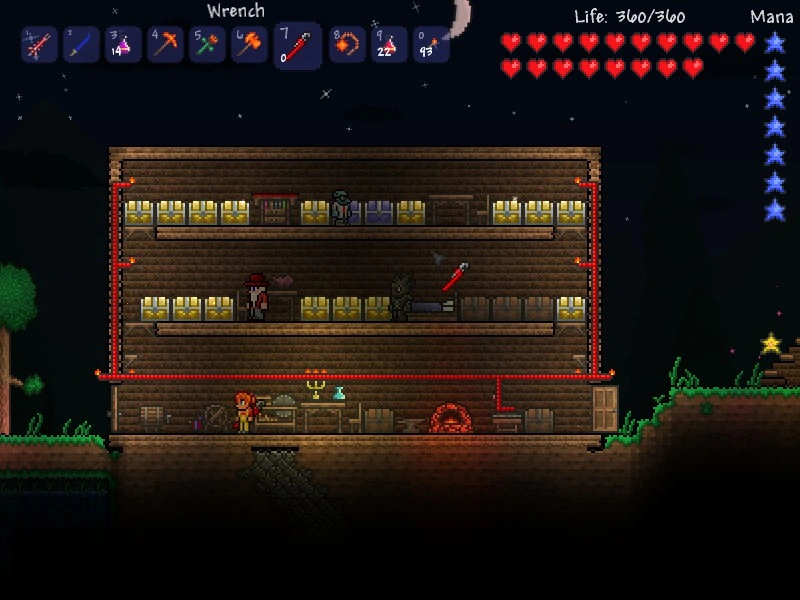Select the blue sword in hotbar slot 2
This screenshot has width=800, height=600.
point(81,45)
